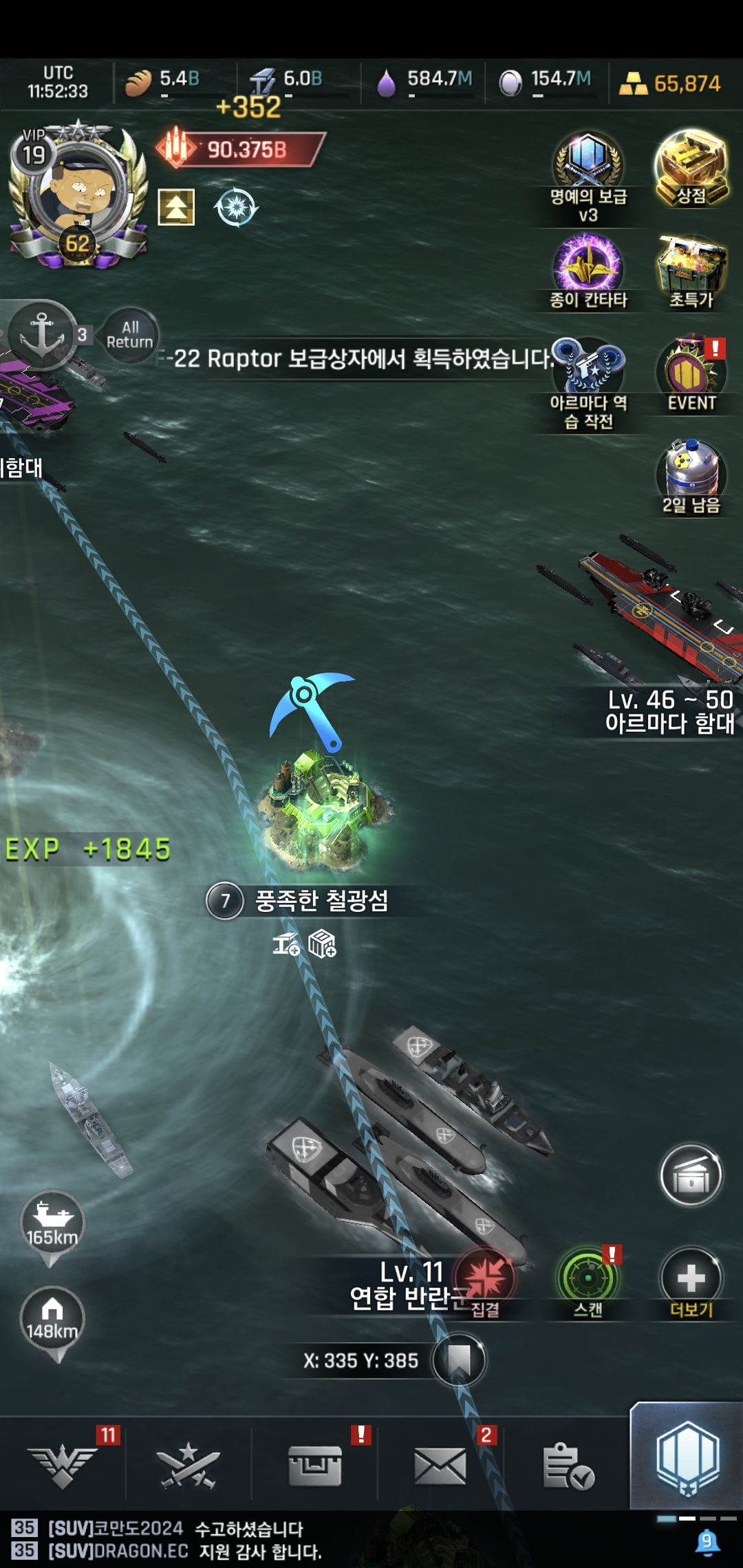The image size is (743, 1568).
Task: Open the 상점 shop
Action: 691,168
